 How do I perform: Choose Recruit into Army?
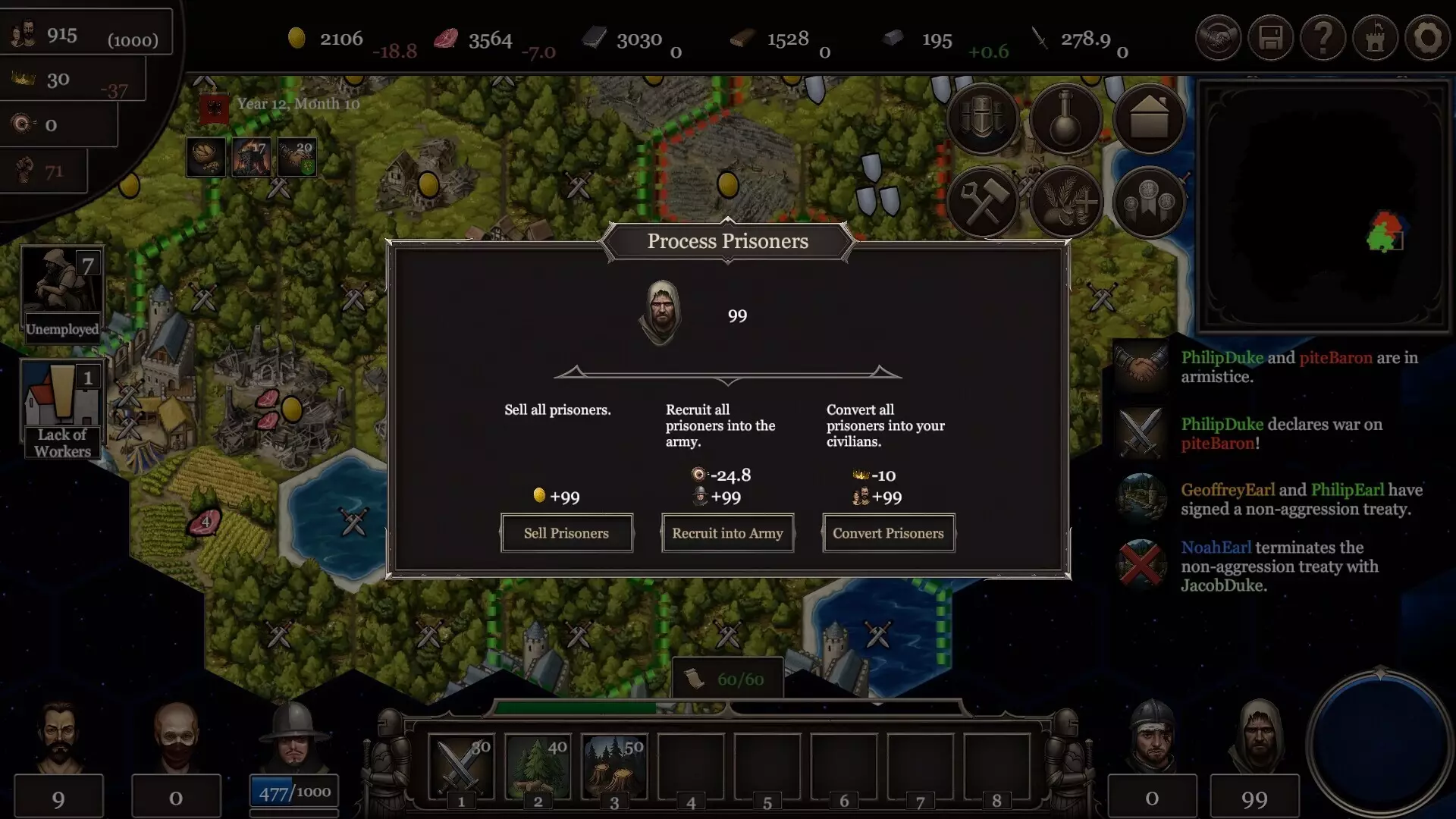pos(727,533)
